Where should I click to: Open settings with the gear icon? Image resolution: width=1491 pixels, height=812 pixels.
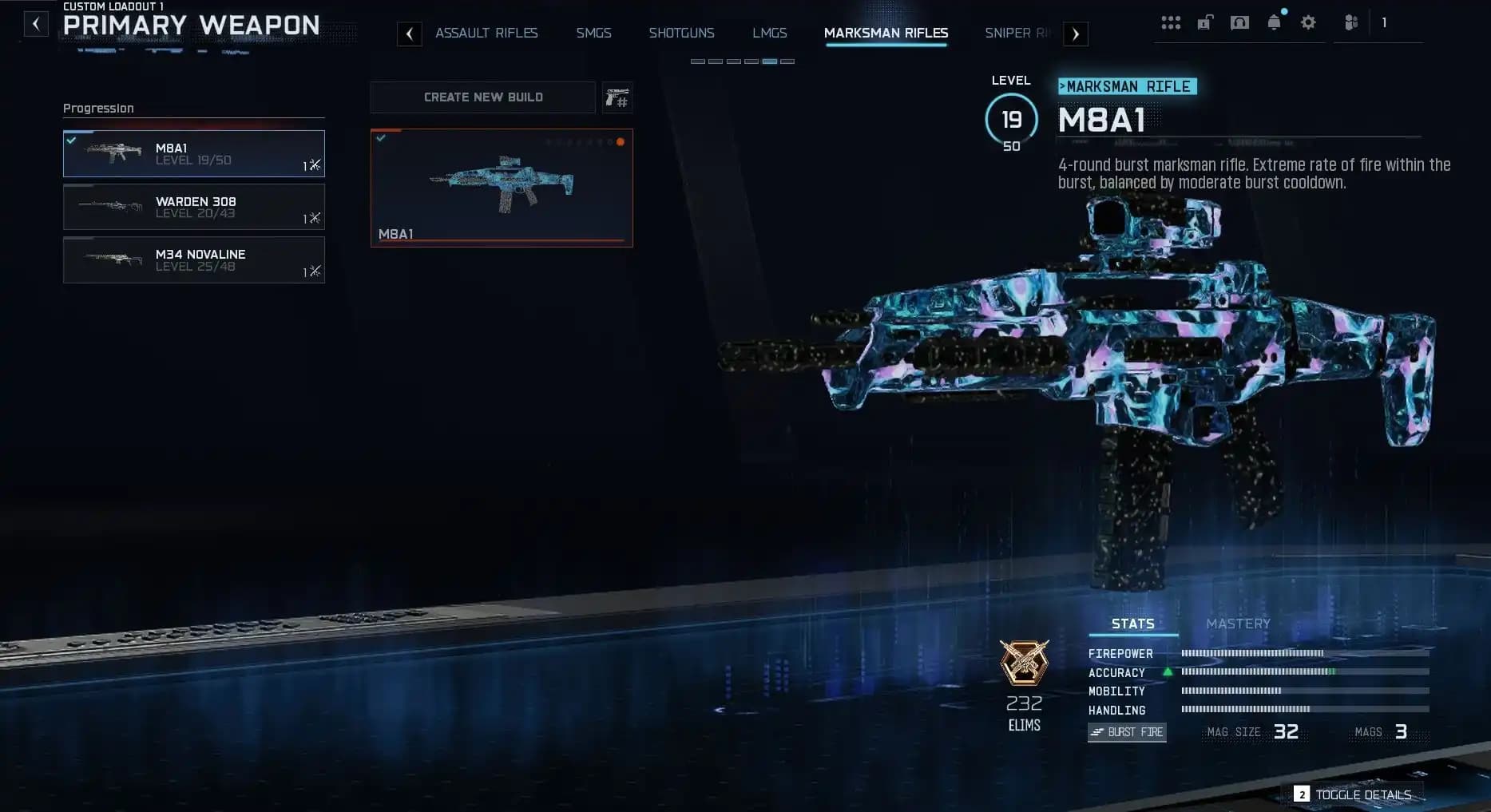click(x=1308, y=22)
